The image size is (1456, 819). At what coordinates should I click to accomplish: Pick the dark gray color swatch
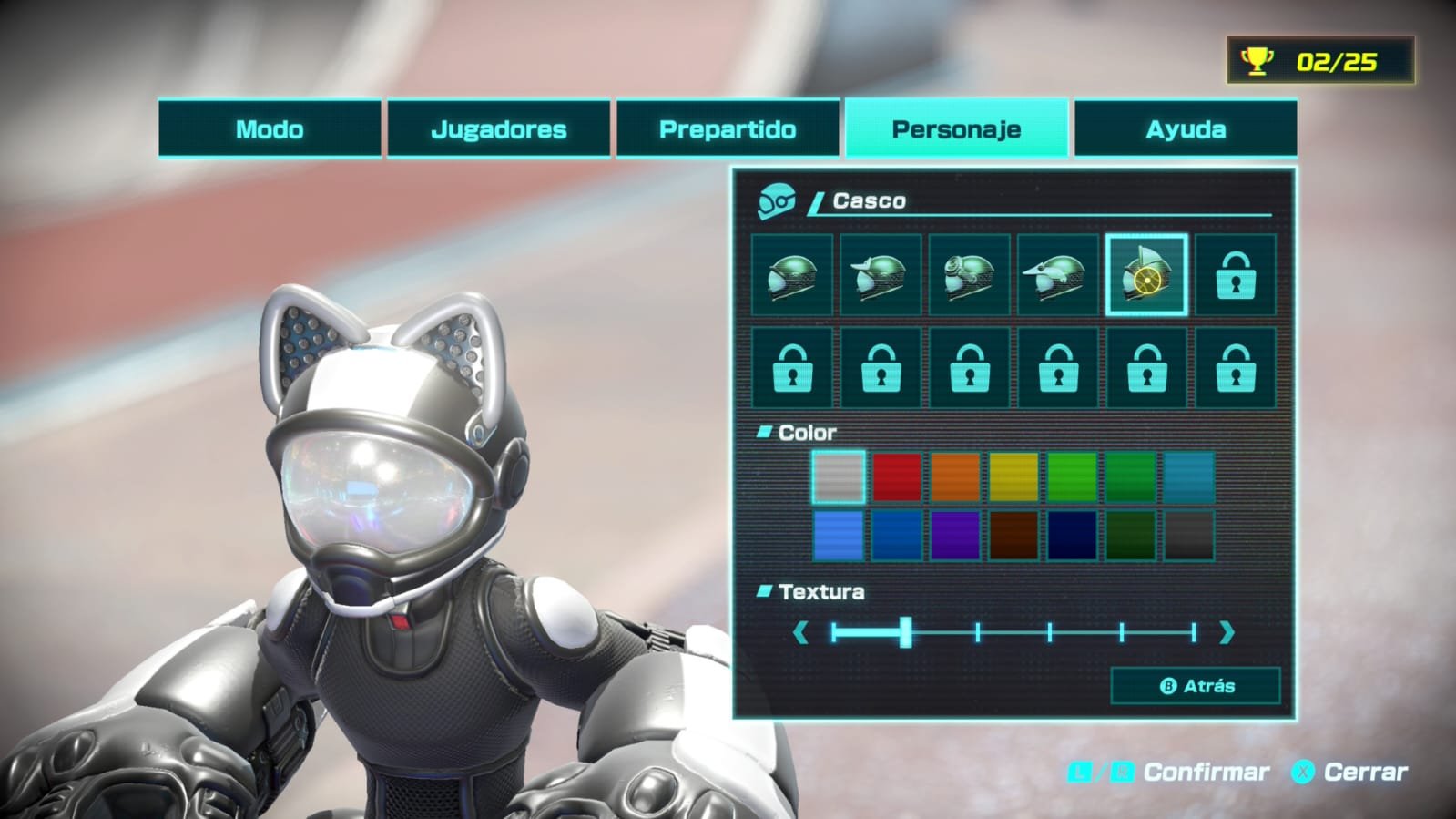tap(1188, 535)
